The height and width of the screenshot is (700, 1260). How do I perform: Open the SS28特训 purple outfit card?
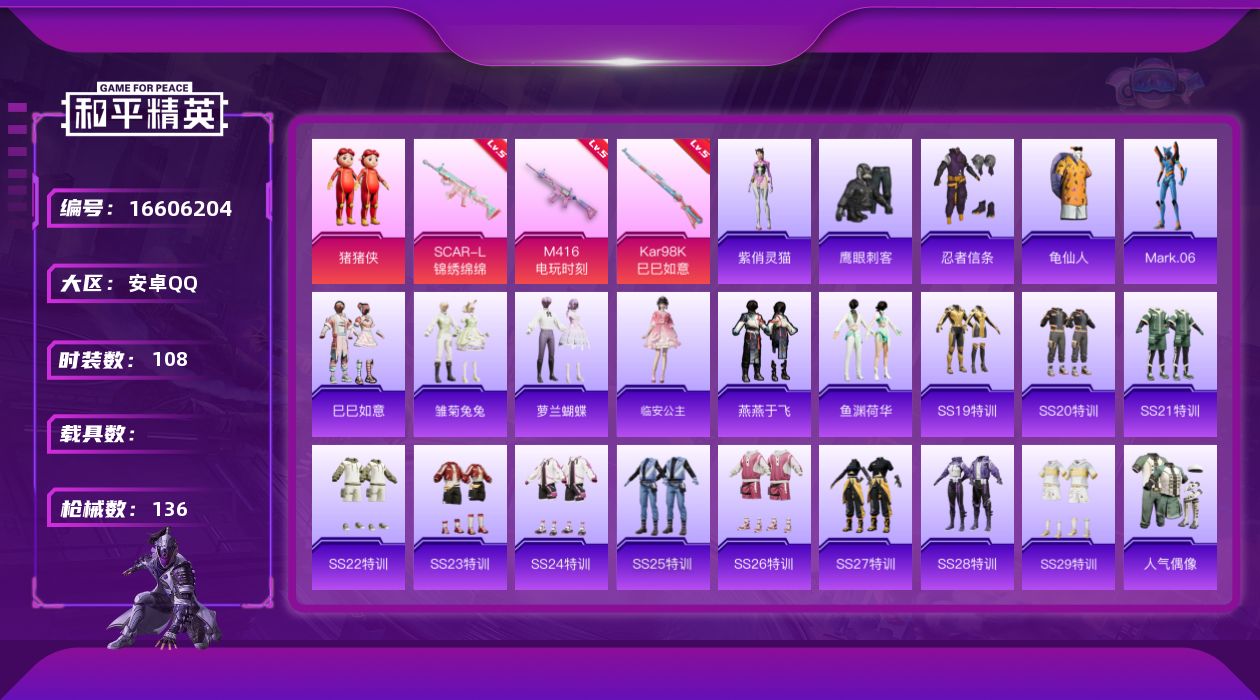pos(967,517)
